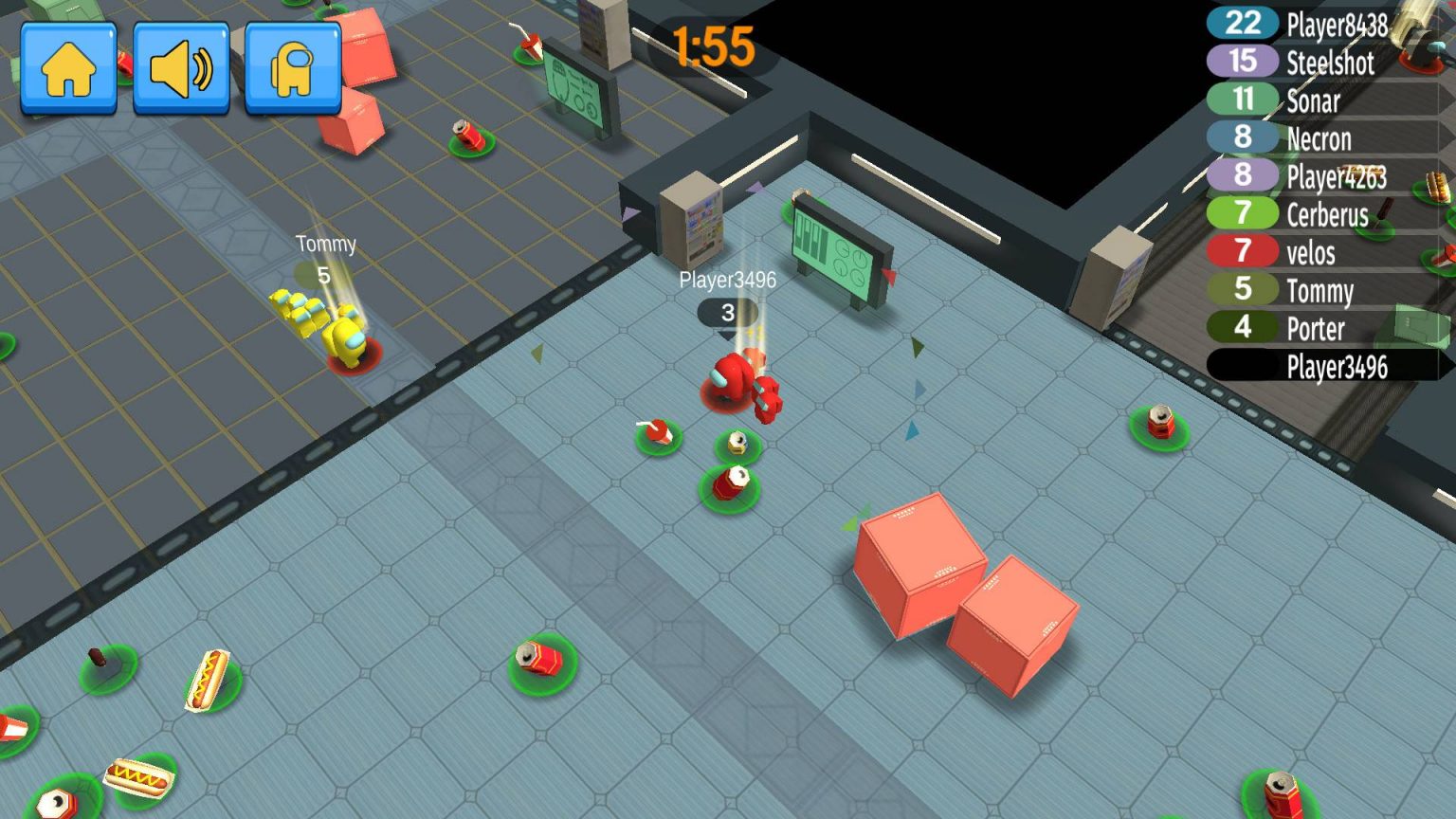Click Porter's rank number 4
The width and height of the screenshot is (1456, 819).
[x=1242, y=329]
